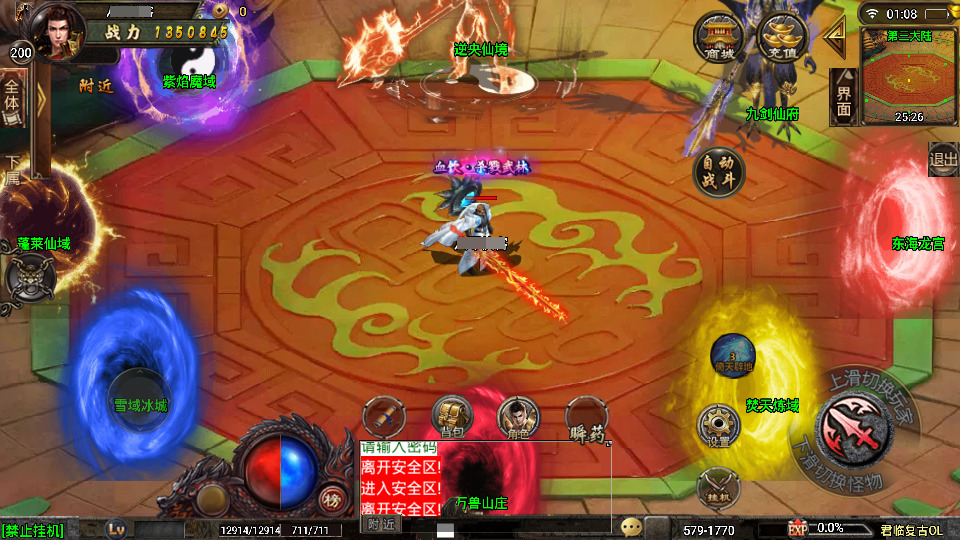The height and width of the screenshot is (540, 960).
Task: Open the 充值 recharge menu
Action: [x=783, y=40]
